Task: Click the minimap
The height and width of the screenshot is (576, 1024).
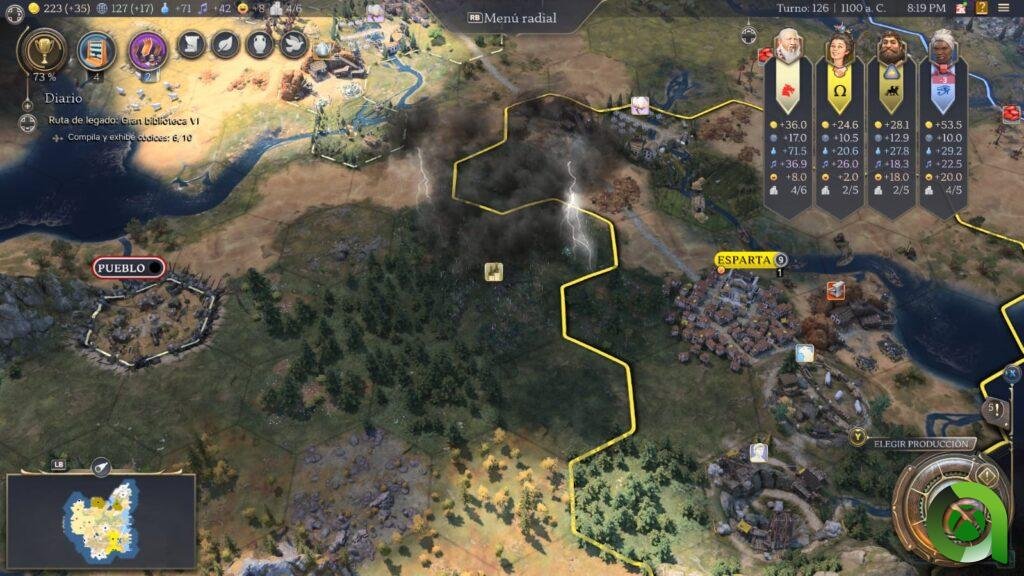Action: (x=100, y=520)
